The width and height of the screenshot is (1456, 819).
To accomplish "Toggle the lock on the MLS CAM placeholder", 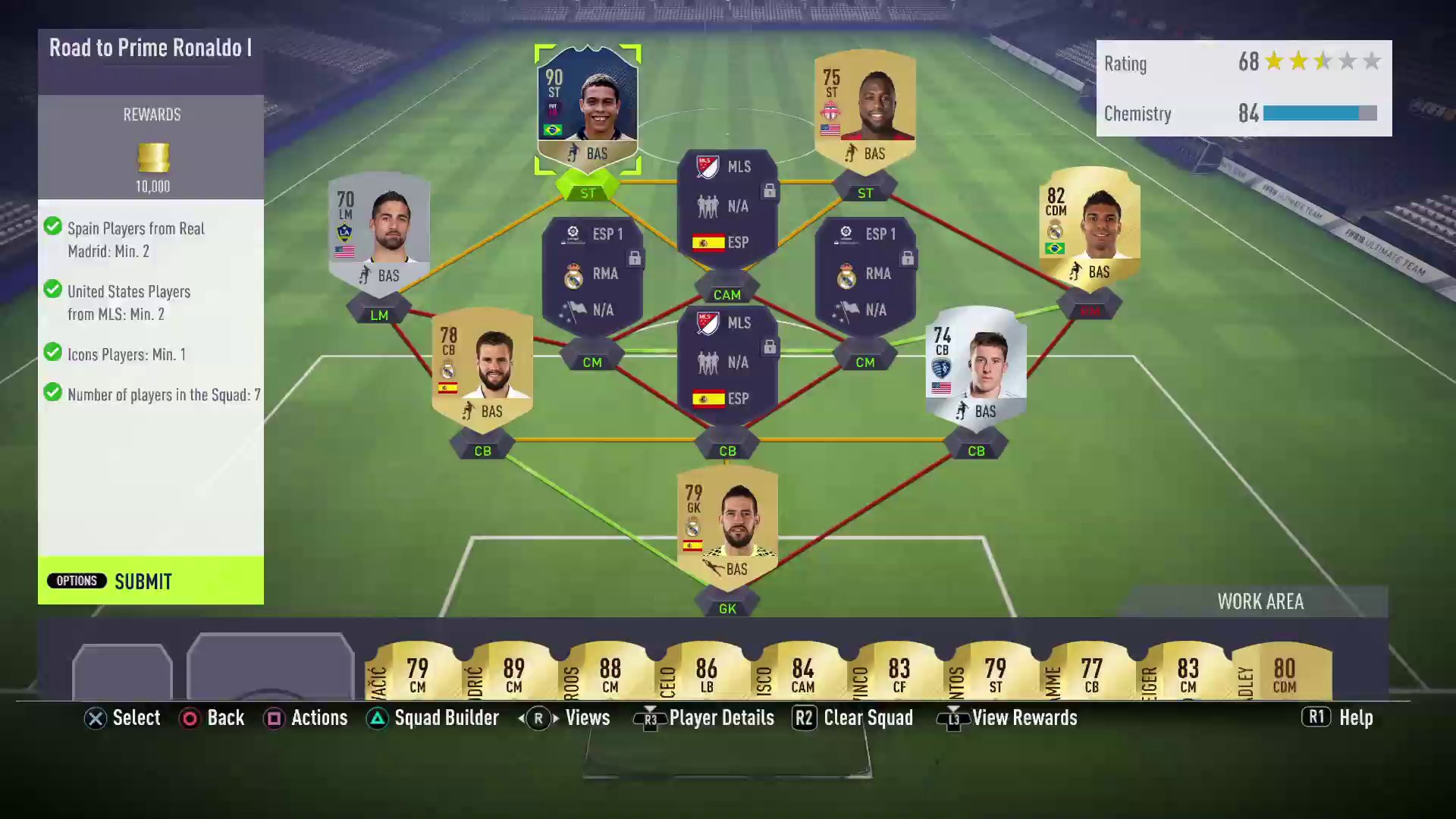I will (770, 192).
